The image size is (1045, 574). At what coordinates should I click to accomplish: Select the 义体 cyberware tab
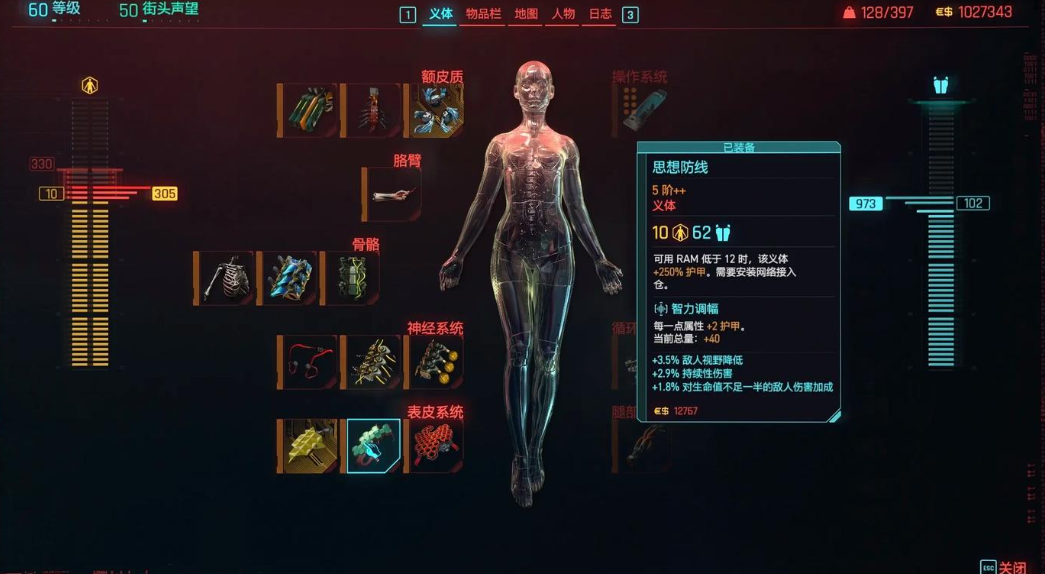pyautogui.click(x=440, y=14)
